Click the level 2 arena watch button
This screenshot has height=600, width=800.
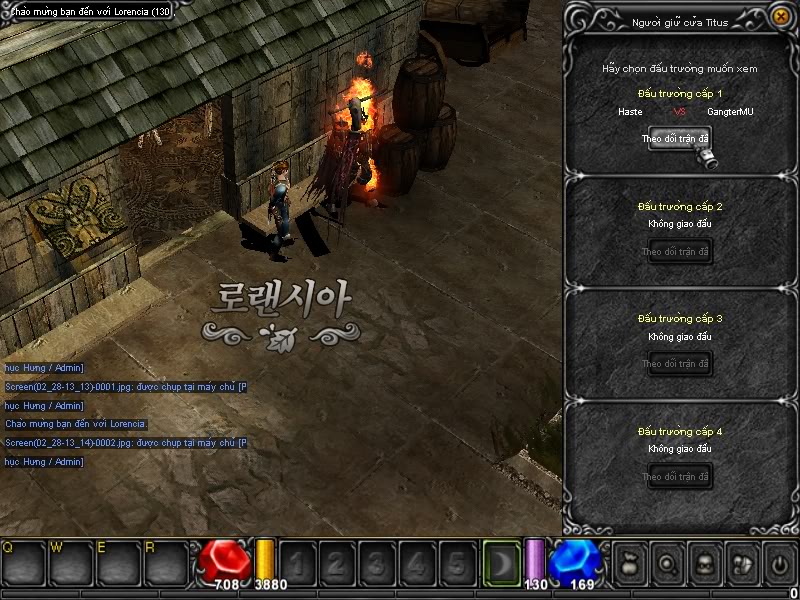[676, 251]
